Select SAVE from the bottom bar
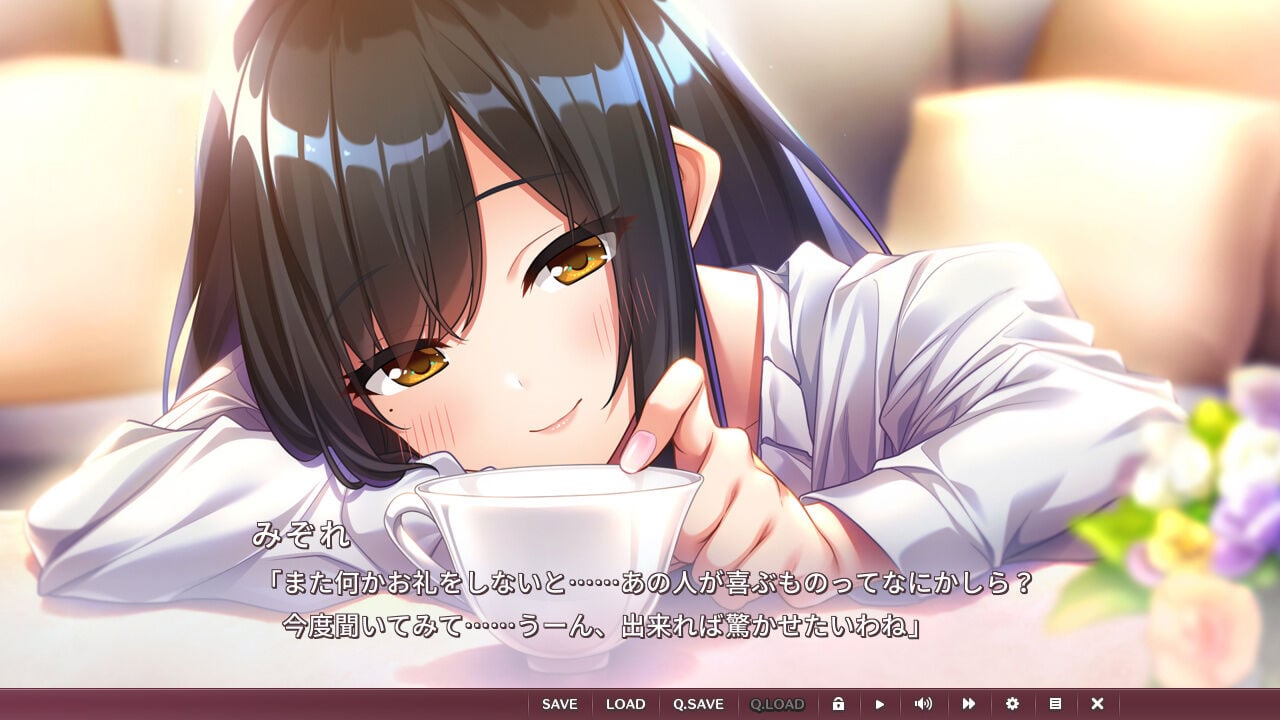 point(559,703)
